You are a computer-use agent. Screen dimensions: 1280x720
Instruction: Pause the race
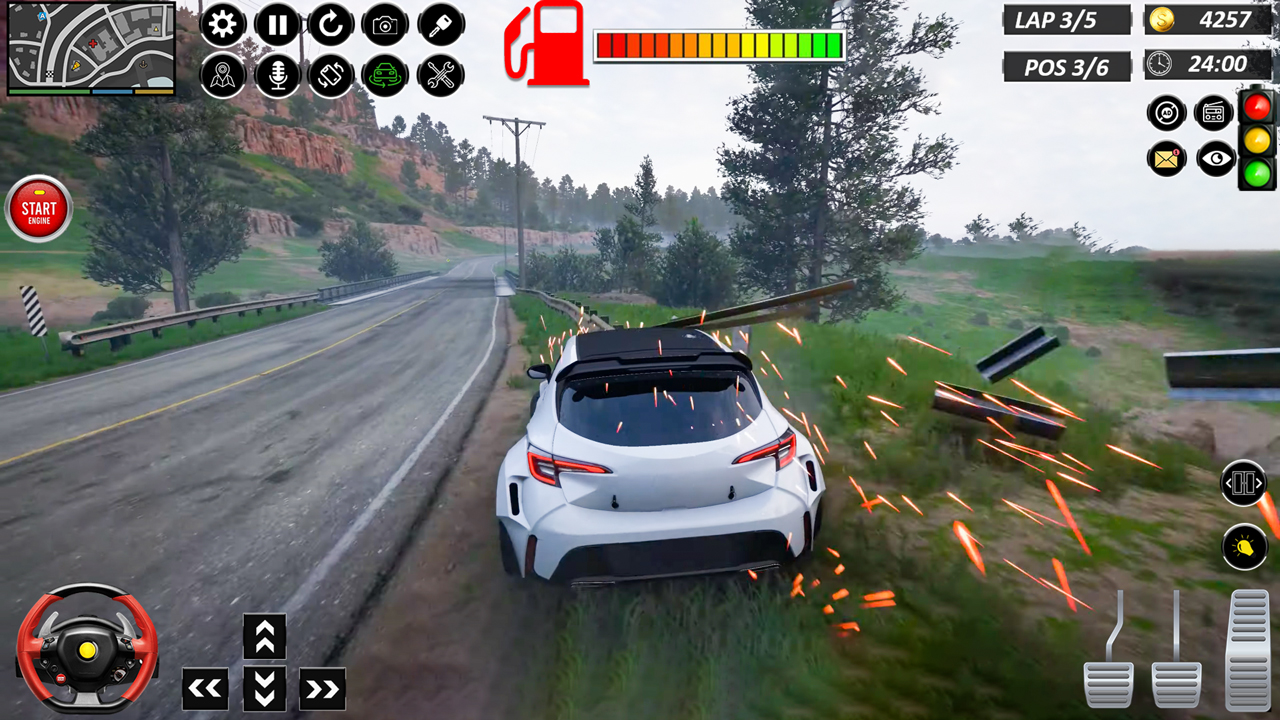pyautogui.click(x=278, y=26)
